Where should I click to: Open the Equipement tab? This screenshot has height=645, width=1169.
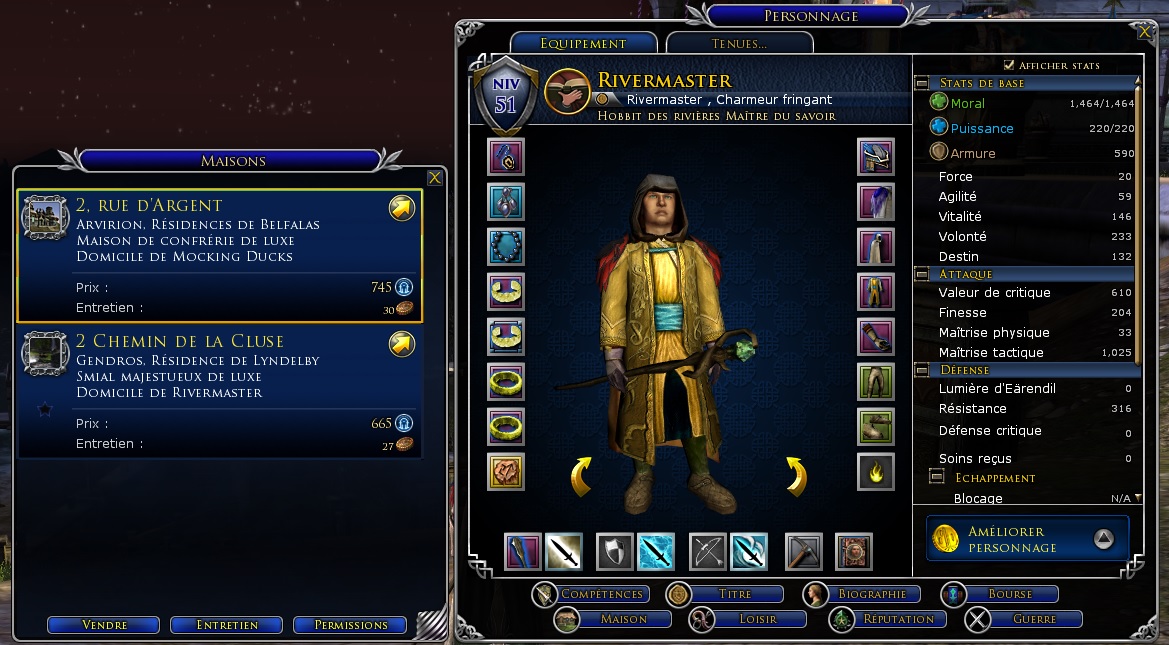(583, 43)
